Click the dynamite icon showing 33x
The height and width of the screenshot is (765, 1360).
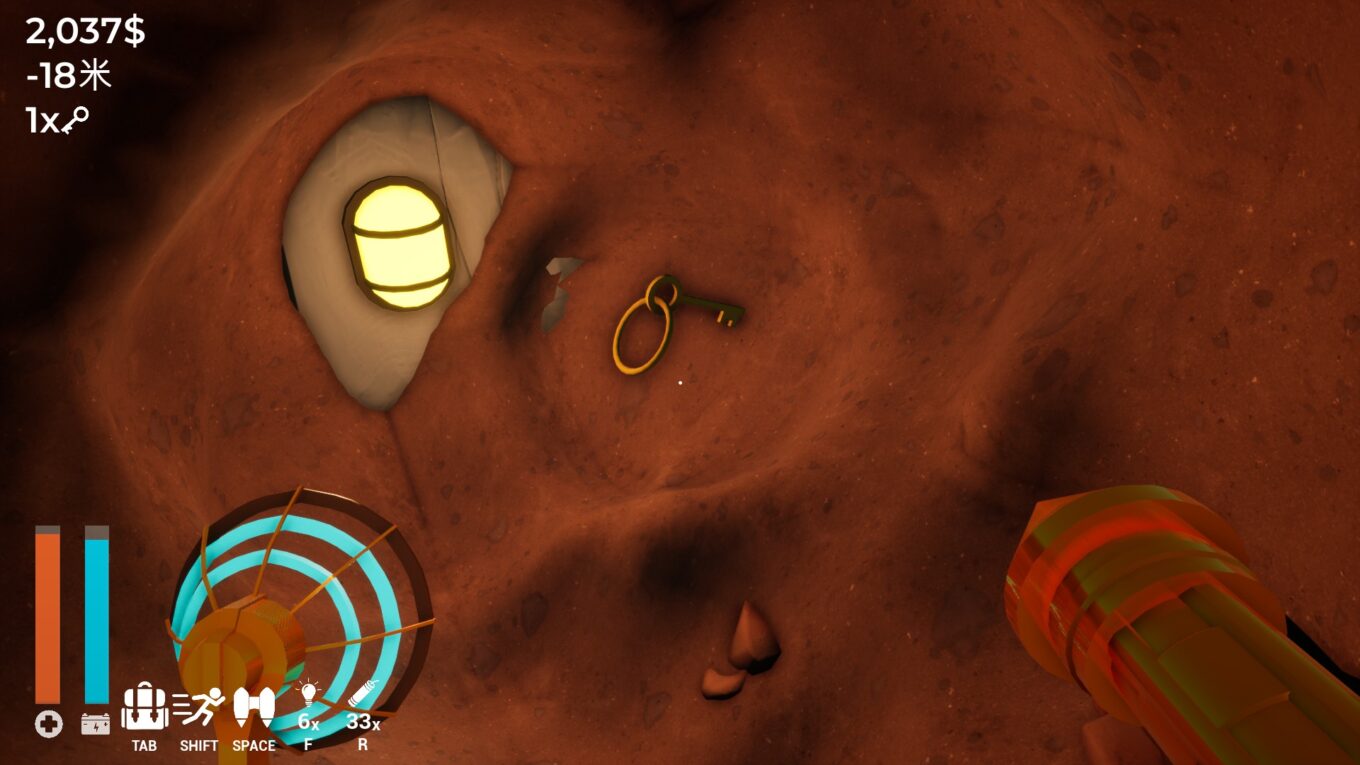point(363,700)
